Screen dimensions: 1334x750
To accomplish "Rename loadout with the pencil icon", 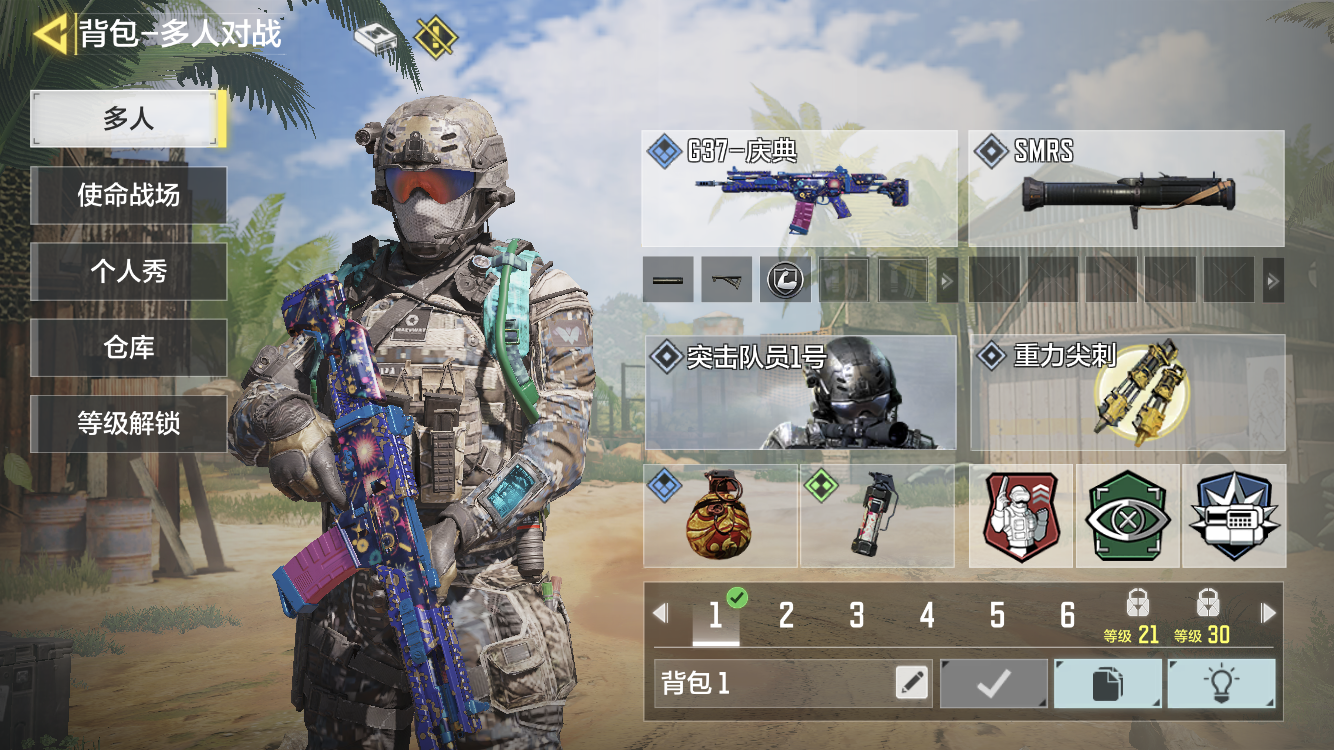I will 911,683.
